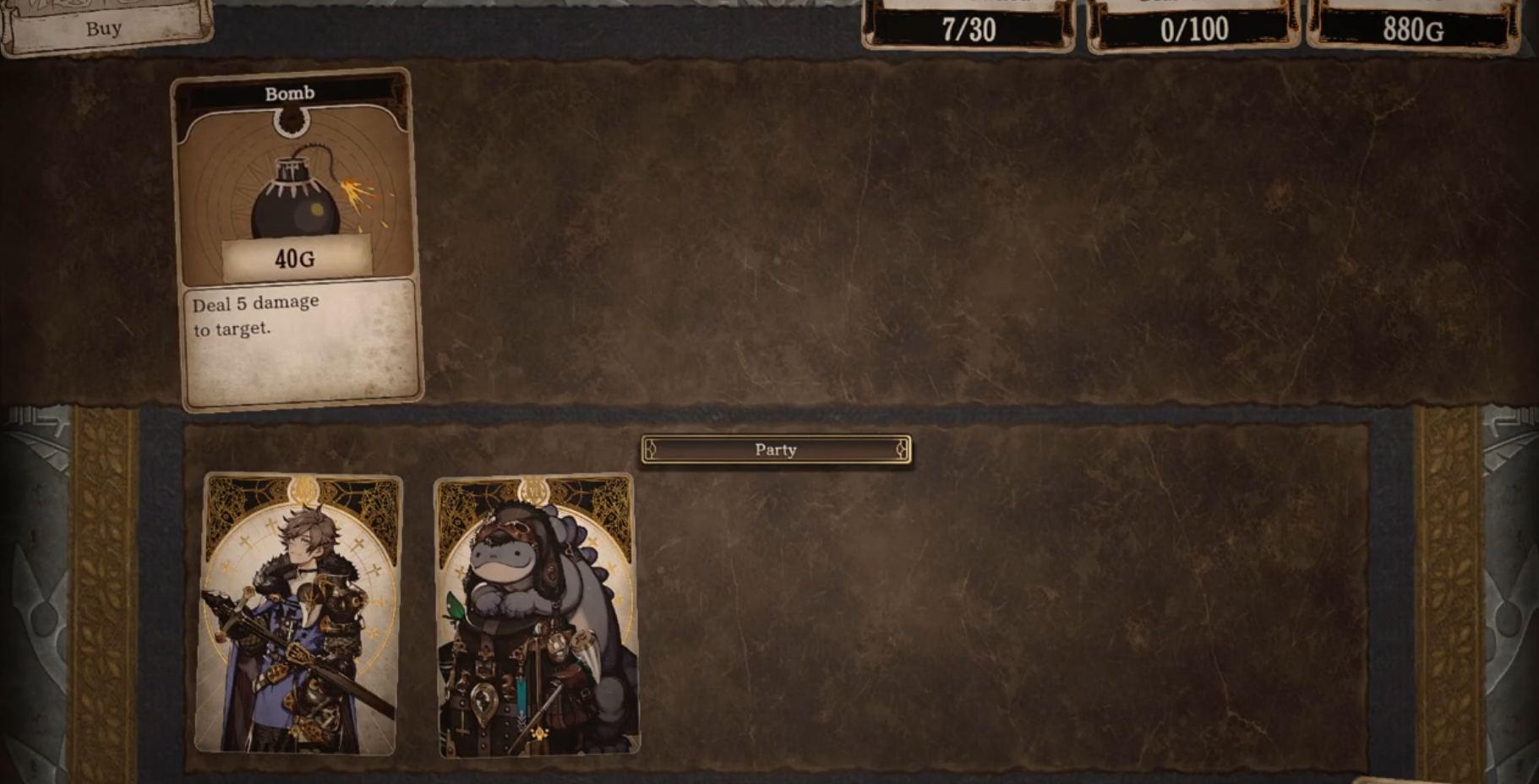Click the sparking fuse on the Bomb card
The image size is (1539, 784).
pyautogui.click(x=357, y=193)
